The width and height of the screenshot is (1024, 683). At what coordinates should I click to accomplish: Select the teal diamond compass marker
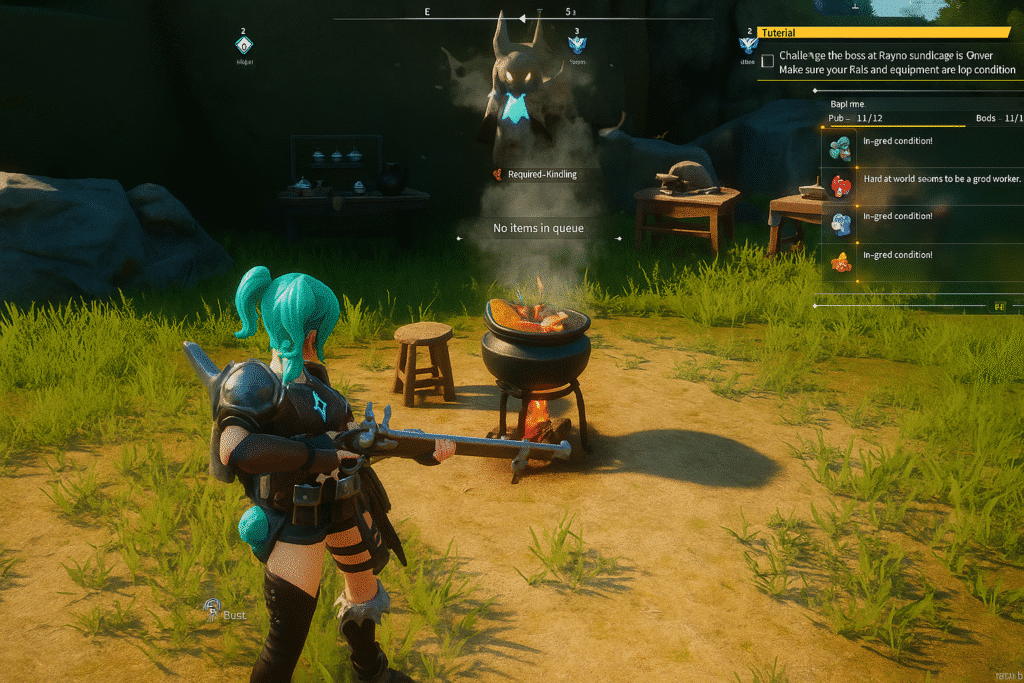coord(244,45)
